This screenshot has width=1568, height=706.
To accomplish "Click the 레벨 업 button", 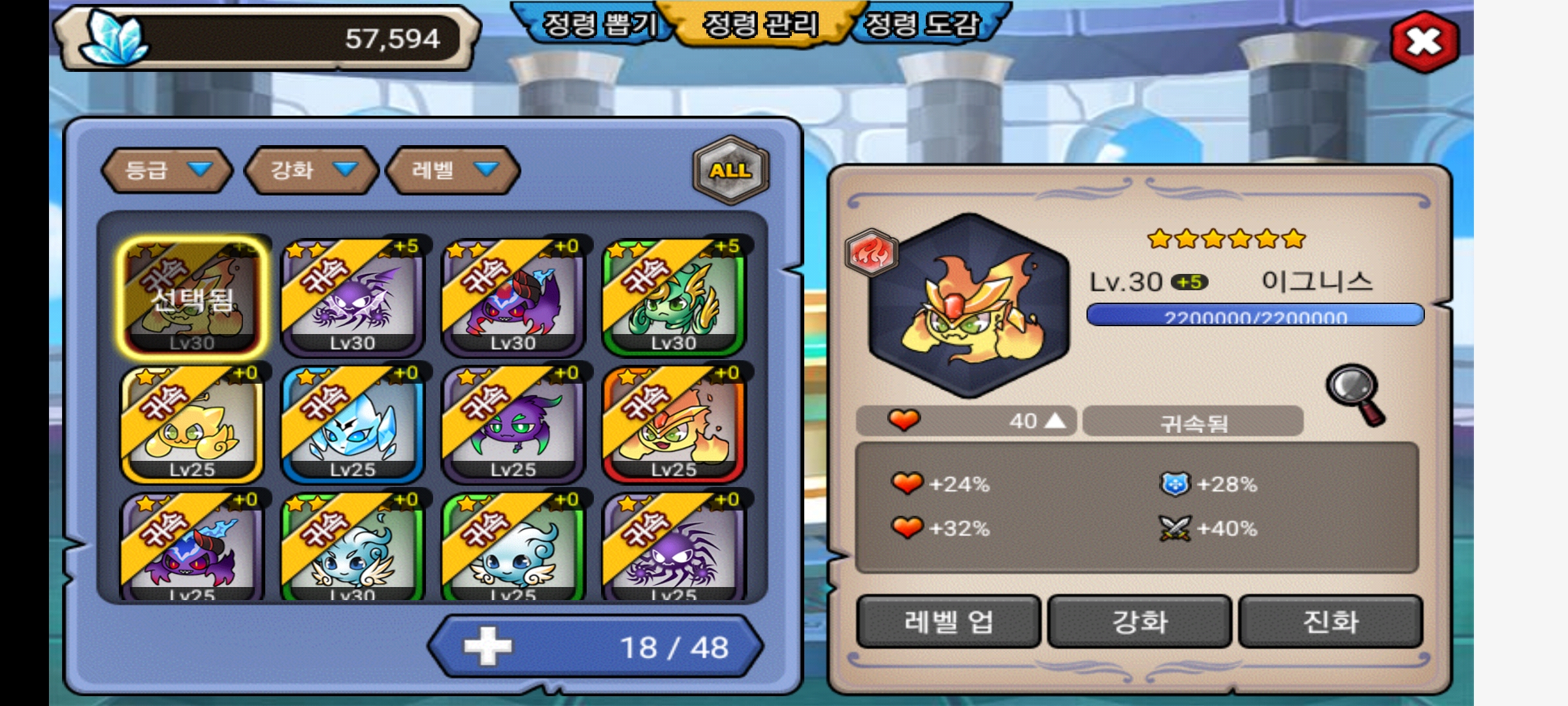I will coord(949,621).
